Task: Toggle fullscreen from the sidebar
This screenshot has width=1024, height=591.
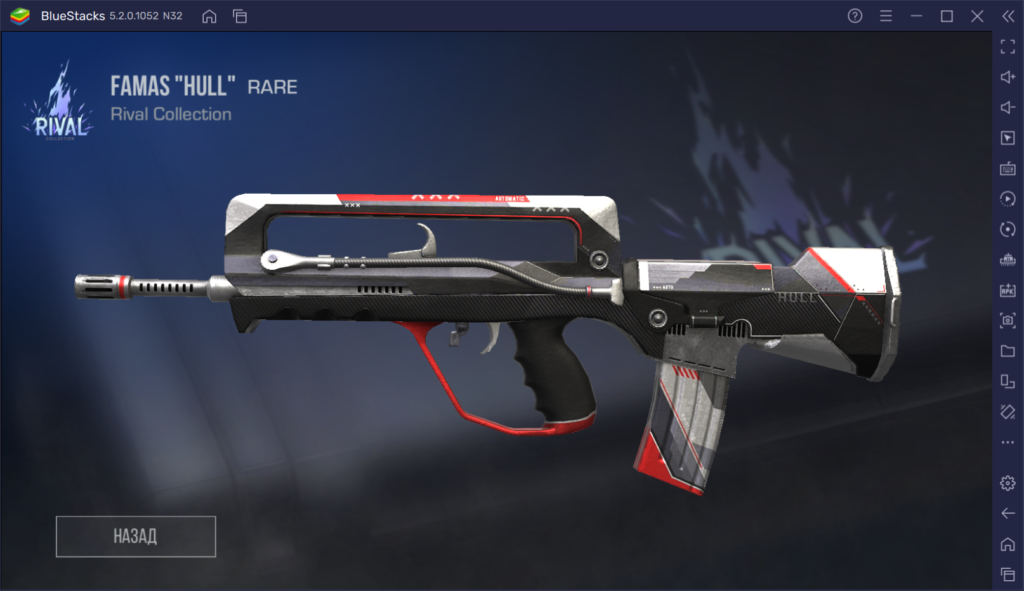Action: tap(1007, 47)
